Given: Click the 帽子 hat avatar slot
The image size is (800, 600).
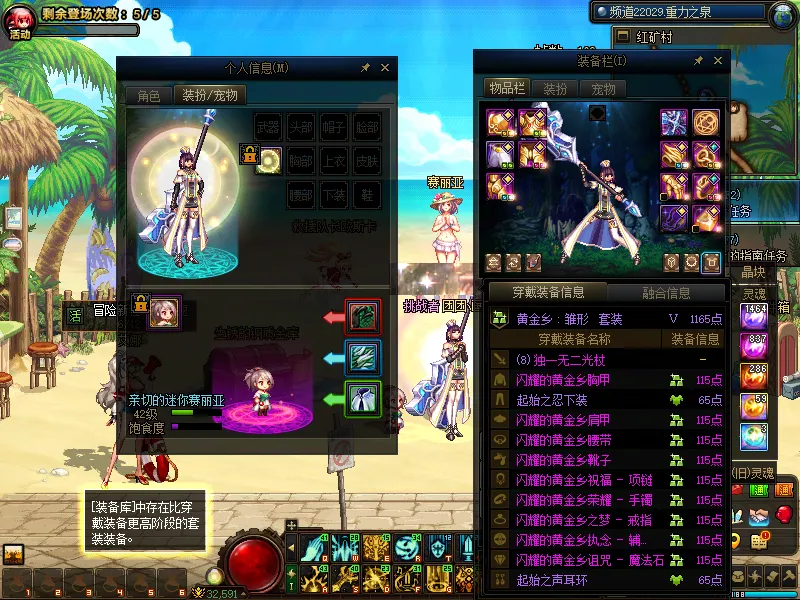Looking at the screenshot, I should pyautogui.click(x=334, y=127).
